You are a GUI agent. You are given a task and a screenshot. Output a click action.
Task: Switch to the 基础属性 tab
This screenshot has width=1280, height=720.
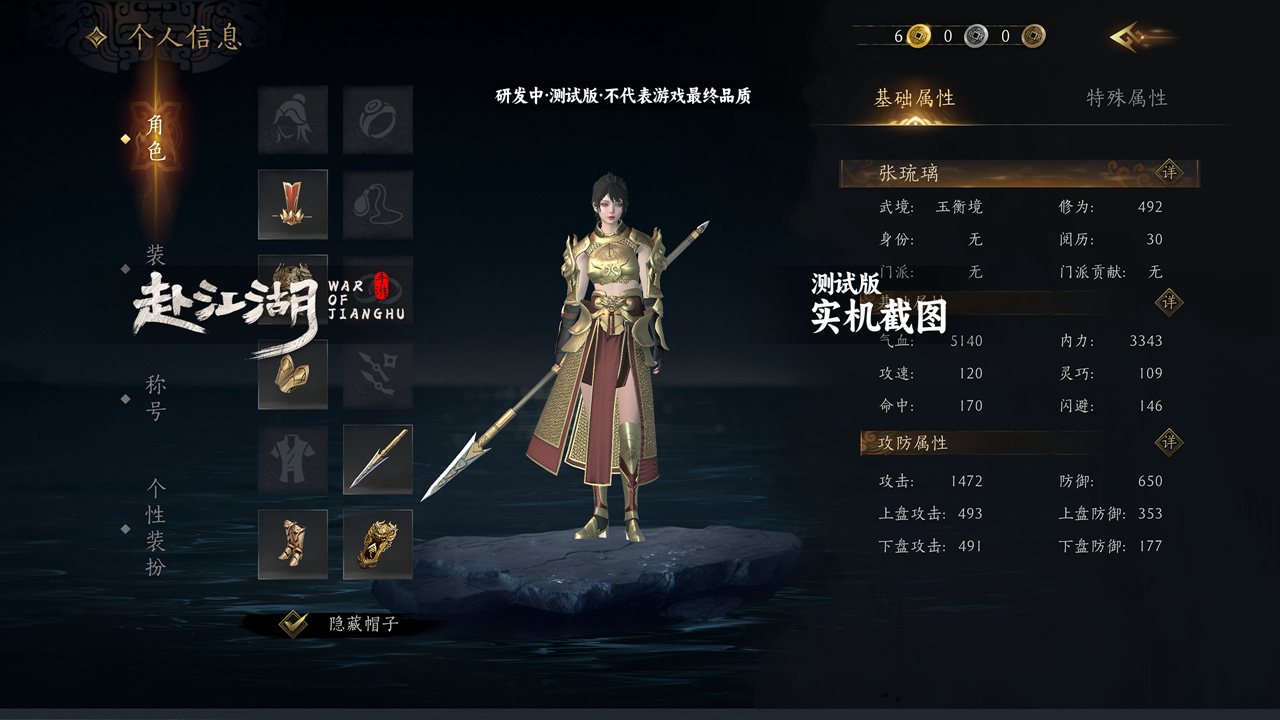click(x=914, y=98)
